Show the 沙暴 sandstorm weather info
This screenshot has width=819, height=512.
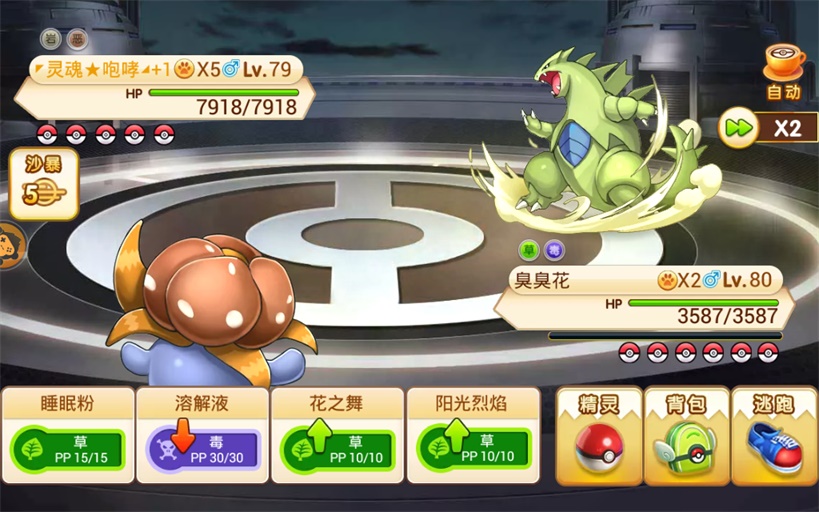[43, 185]
